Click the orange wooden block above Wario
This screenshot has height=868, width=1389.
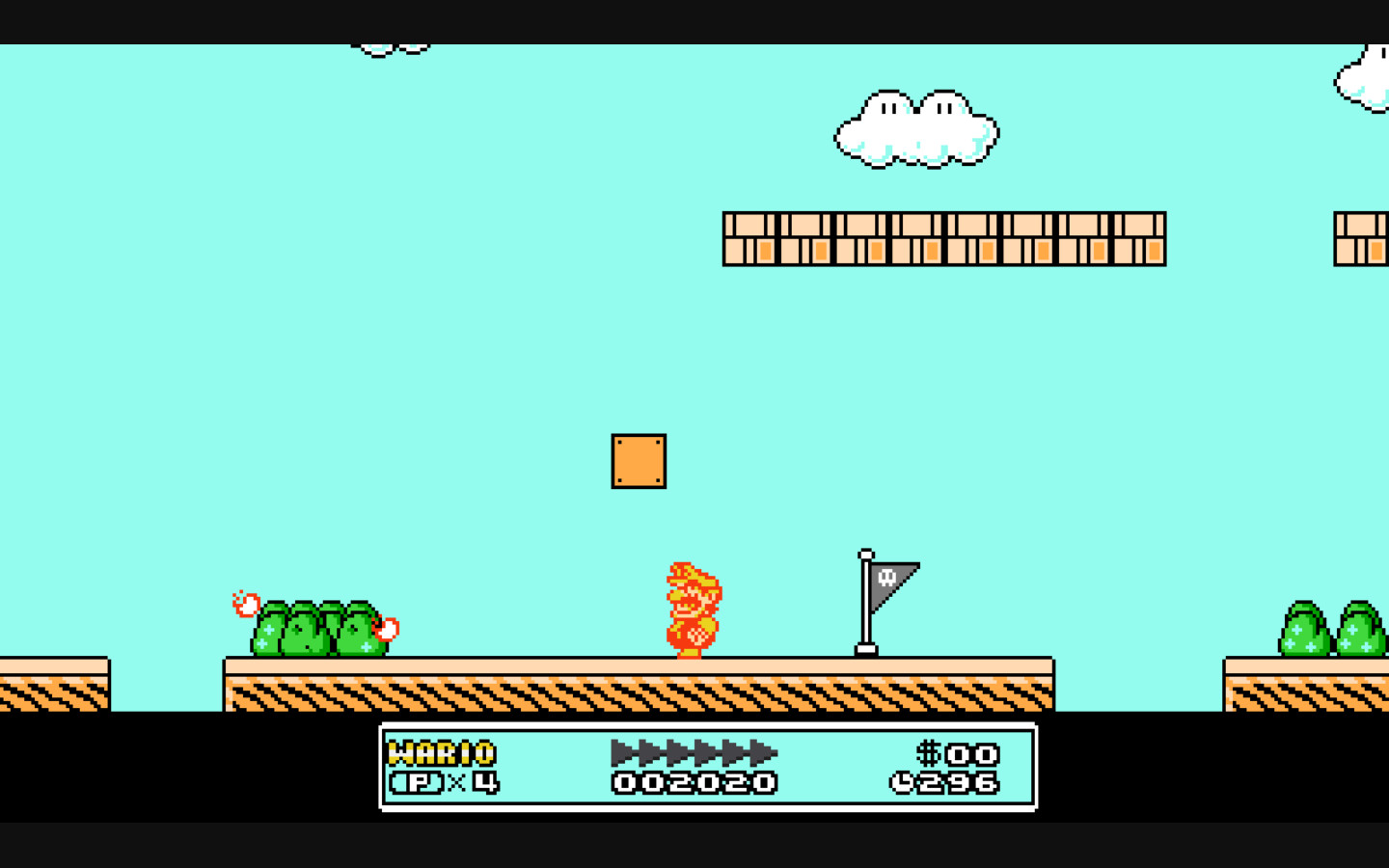point(638,463)
